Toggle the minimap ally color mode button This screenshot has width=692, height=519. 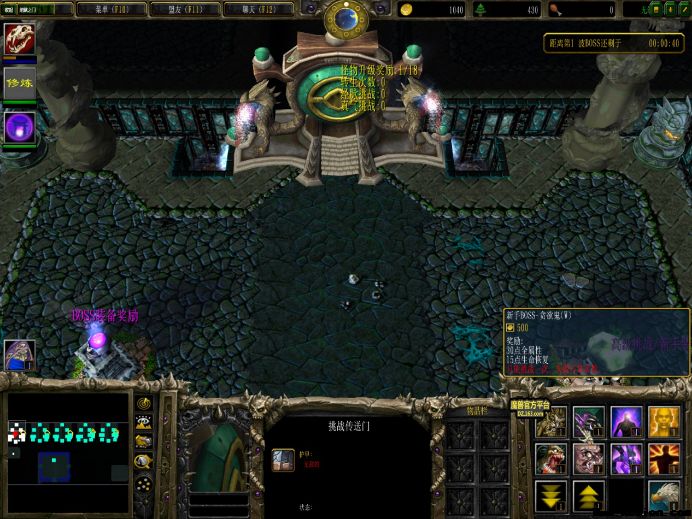point(145,441)
